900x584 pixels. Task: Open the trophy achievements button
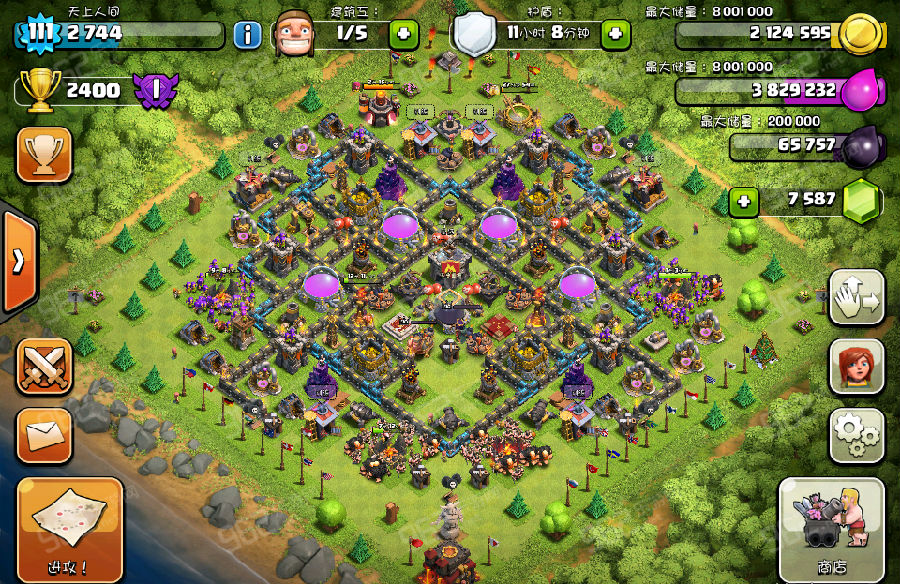tap(44, 155)
